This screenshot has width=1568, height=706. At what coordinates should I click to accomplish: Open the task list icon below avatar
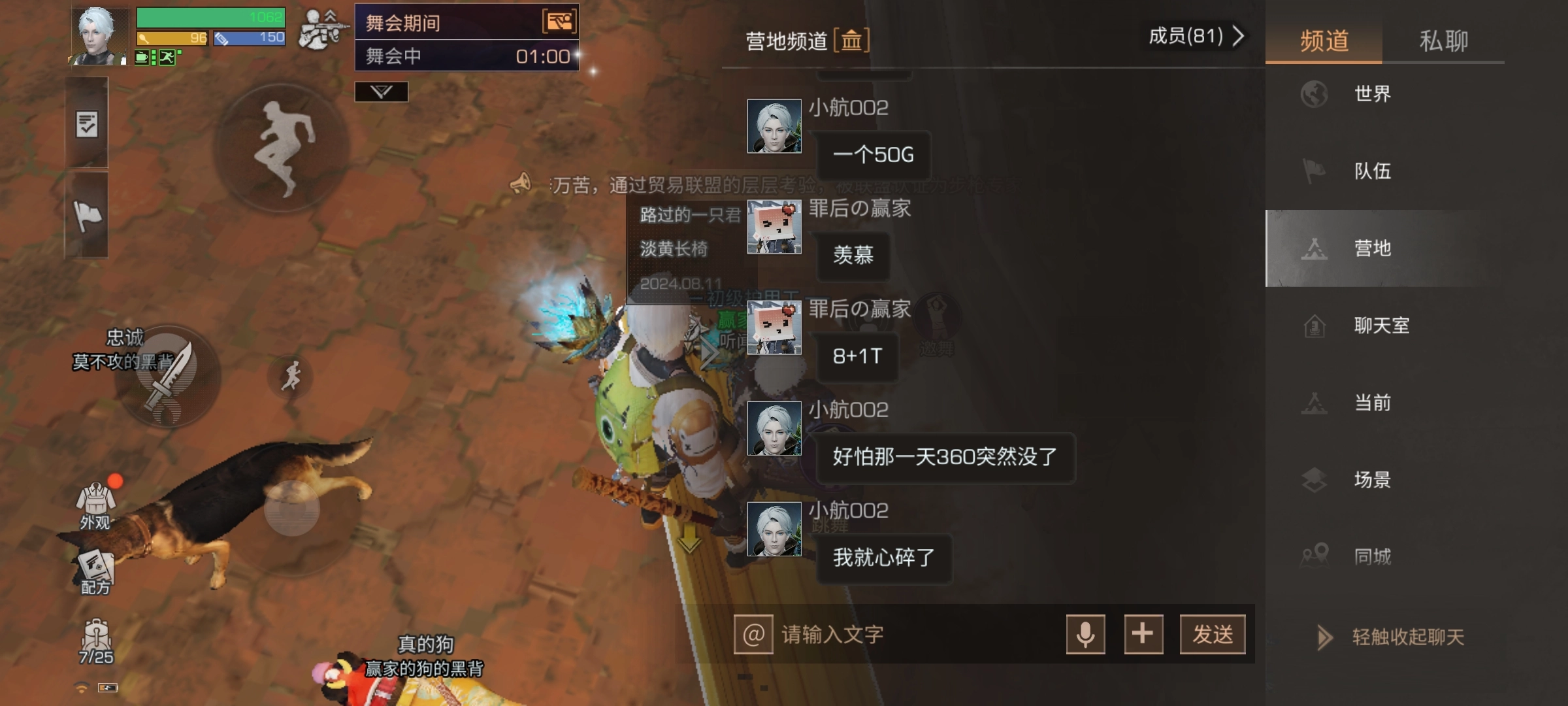tap(88, 124)
